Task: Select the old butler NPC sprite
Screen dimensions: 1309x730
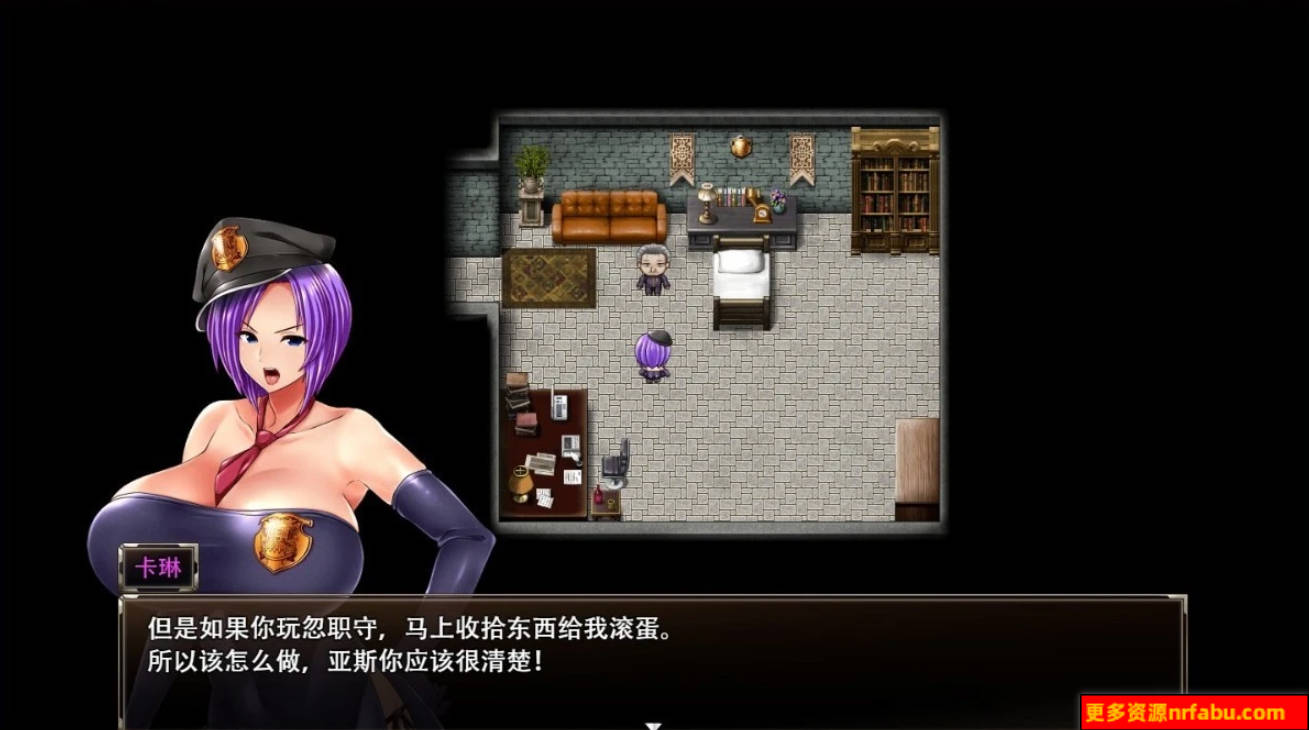Action: point(653,270)
